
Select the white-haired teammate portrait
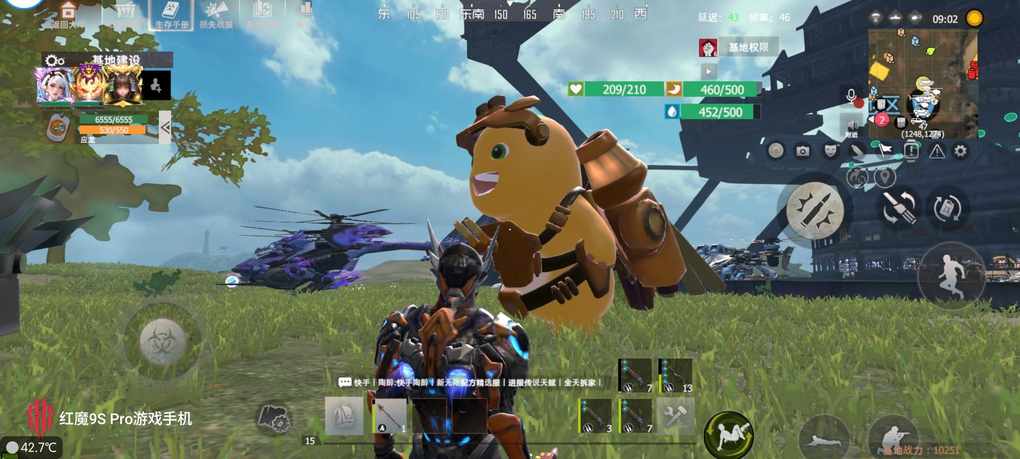(53, 87)
